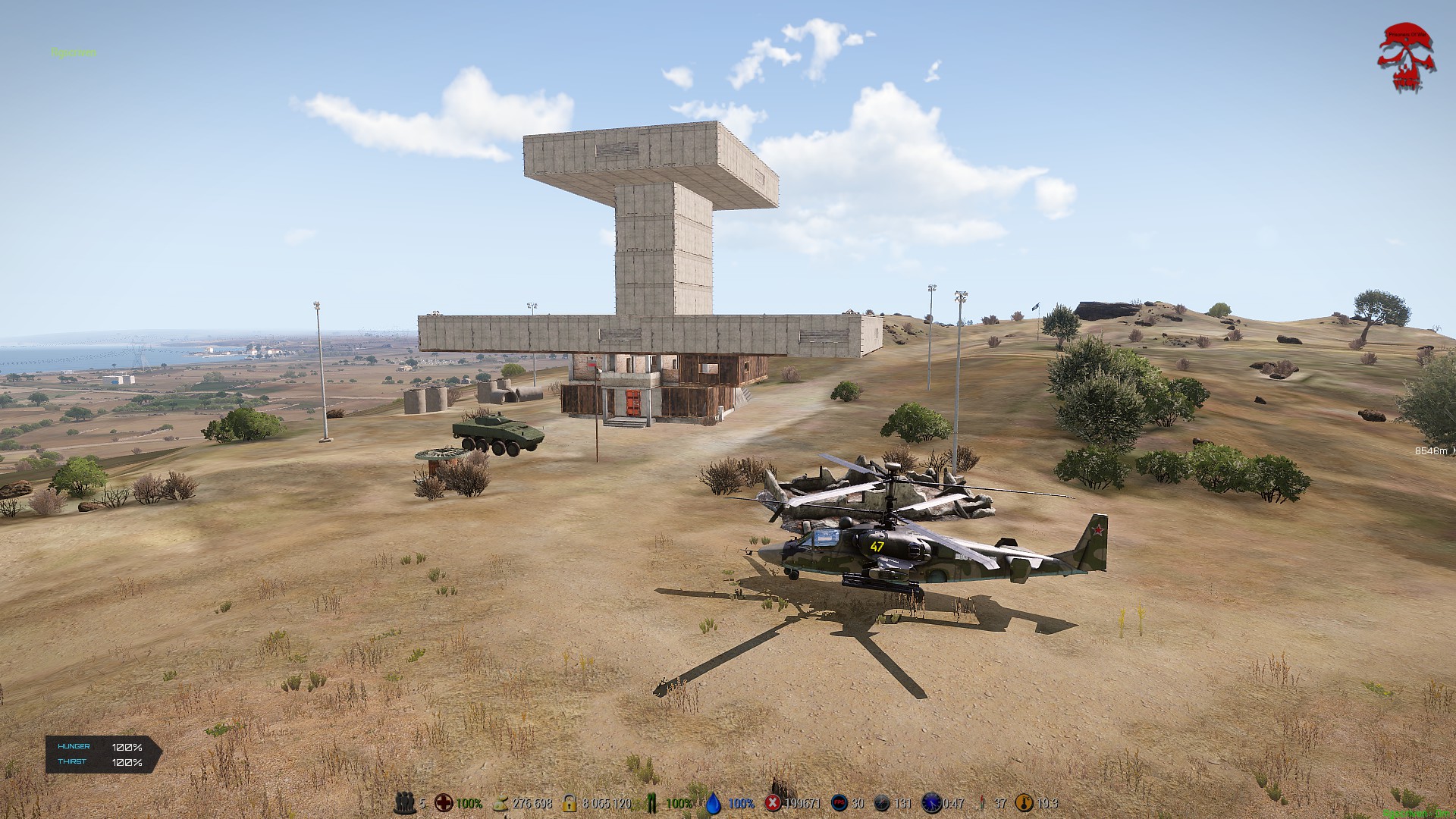Select the red medical cross health icon
Screen dimensions: 1456x819
tap(444, 803)
